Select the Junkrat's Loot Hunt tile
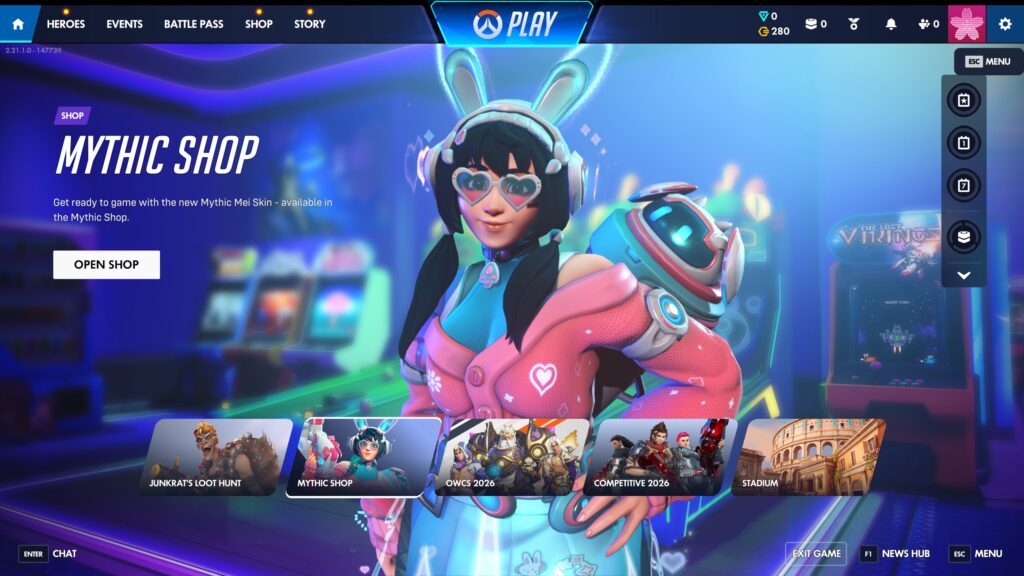 pyautogui.click(x=210, y=457)
